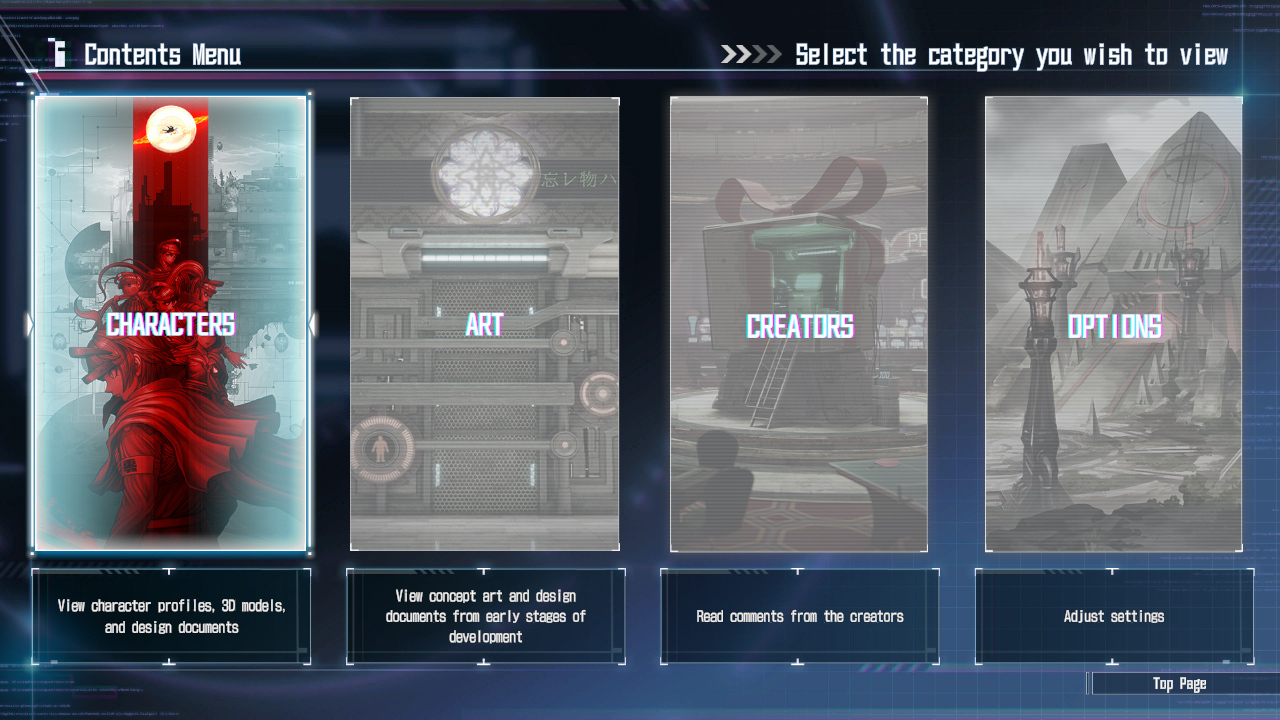Open the Options settings card
Image resolution: width=1280 pixels, height=720 pixels.
(1113, 323)
